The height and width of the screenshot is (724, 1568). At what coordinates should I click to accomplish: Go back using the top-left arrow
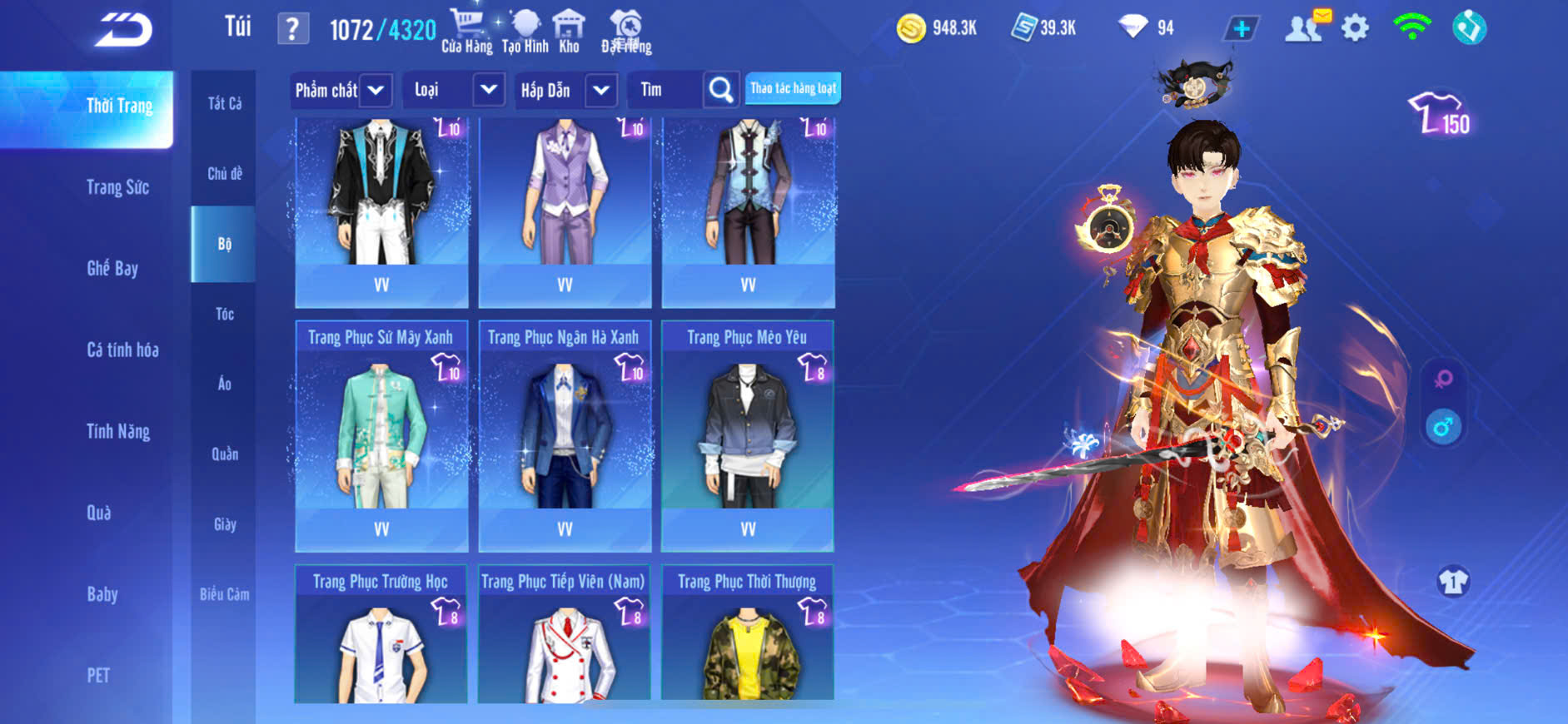coord(123,31)
